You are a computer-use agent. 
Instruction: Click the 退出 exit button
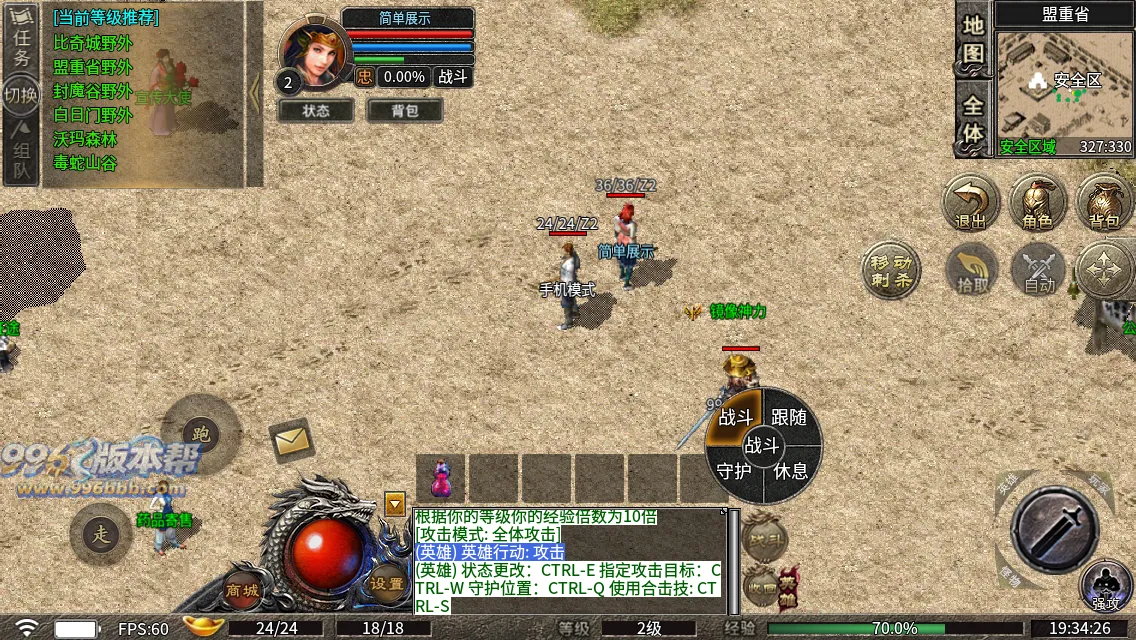[x=971, y=202]
